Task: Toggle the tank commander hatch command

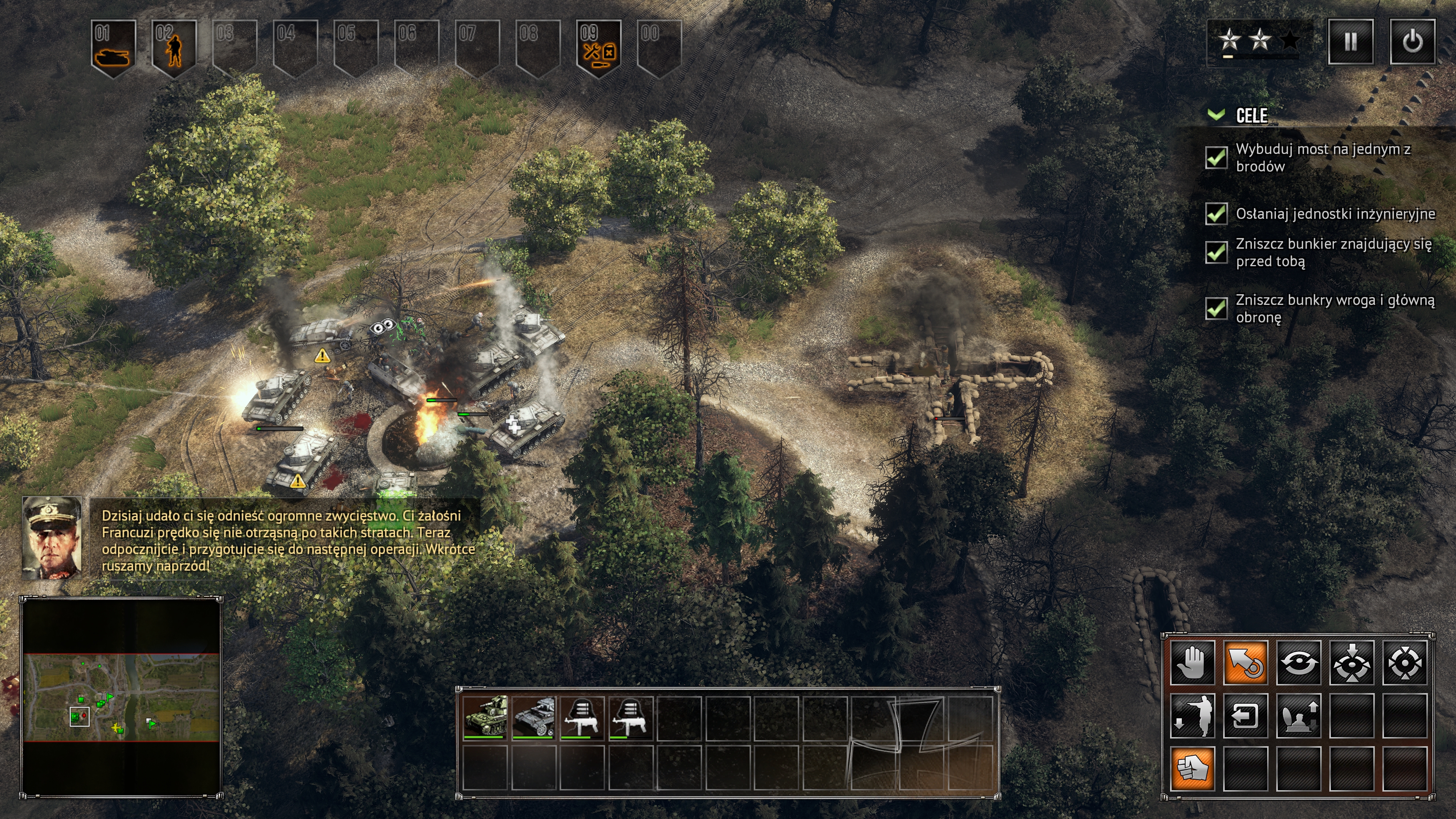Action: (x=1298, y=715)
